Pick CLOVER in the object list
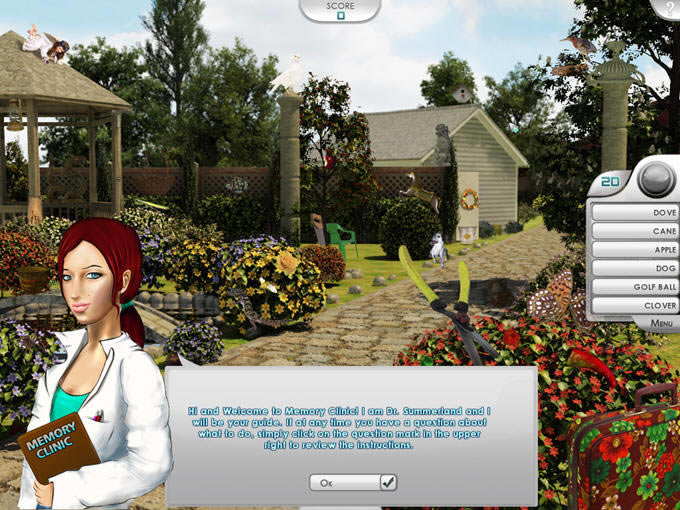The height and width of the screenshot is (510, 680). pos(635,305)
